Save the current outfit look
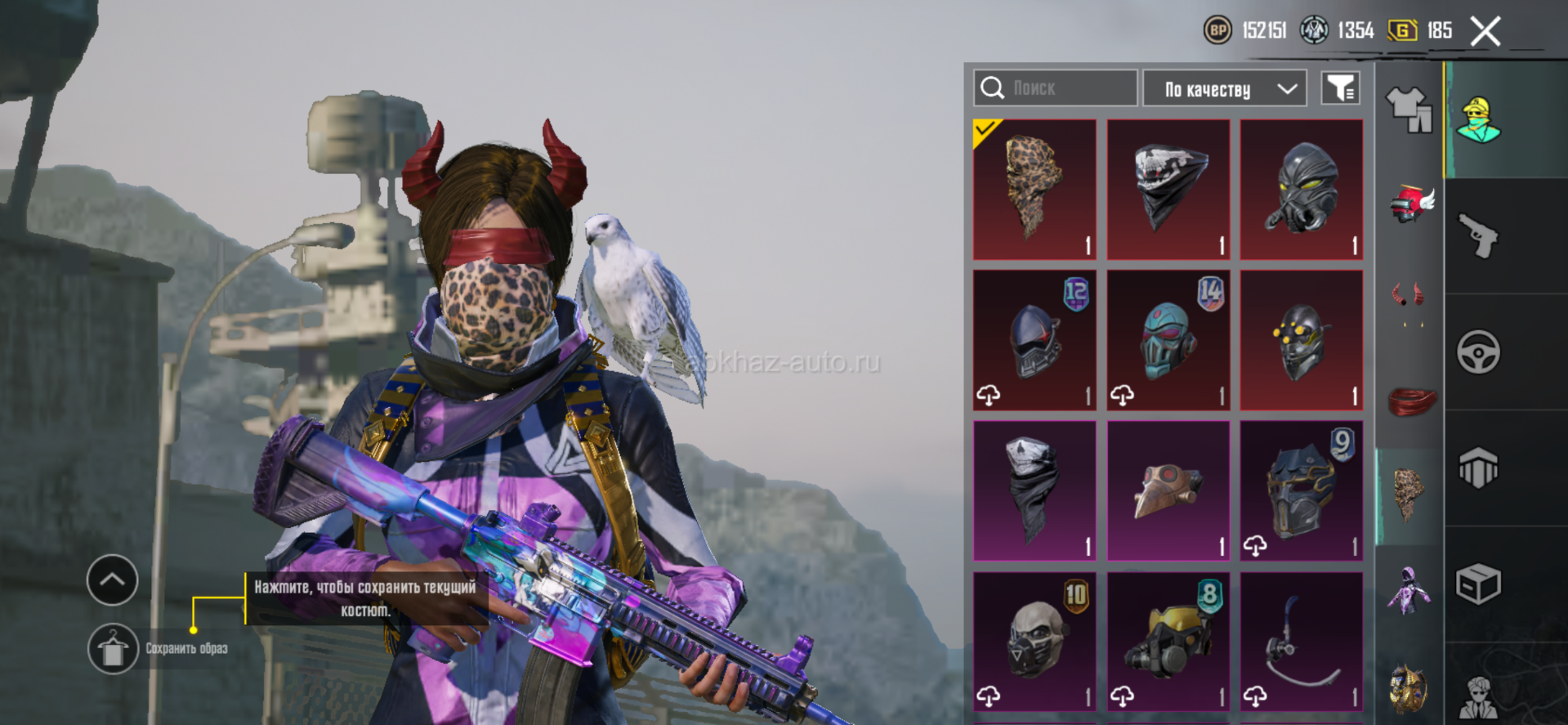Viewport: 1568px width, 725px height. [113, 649]
